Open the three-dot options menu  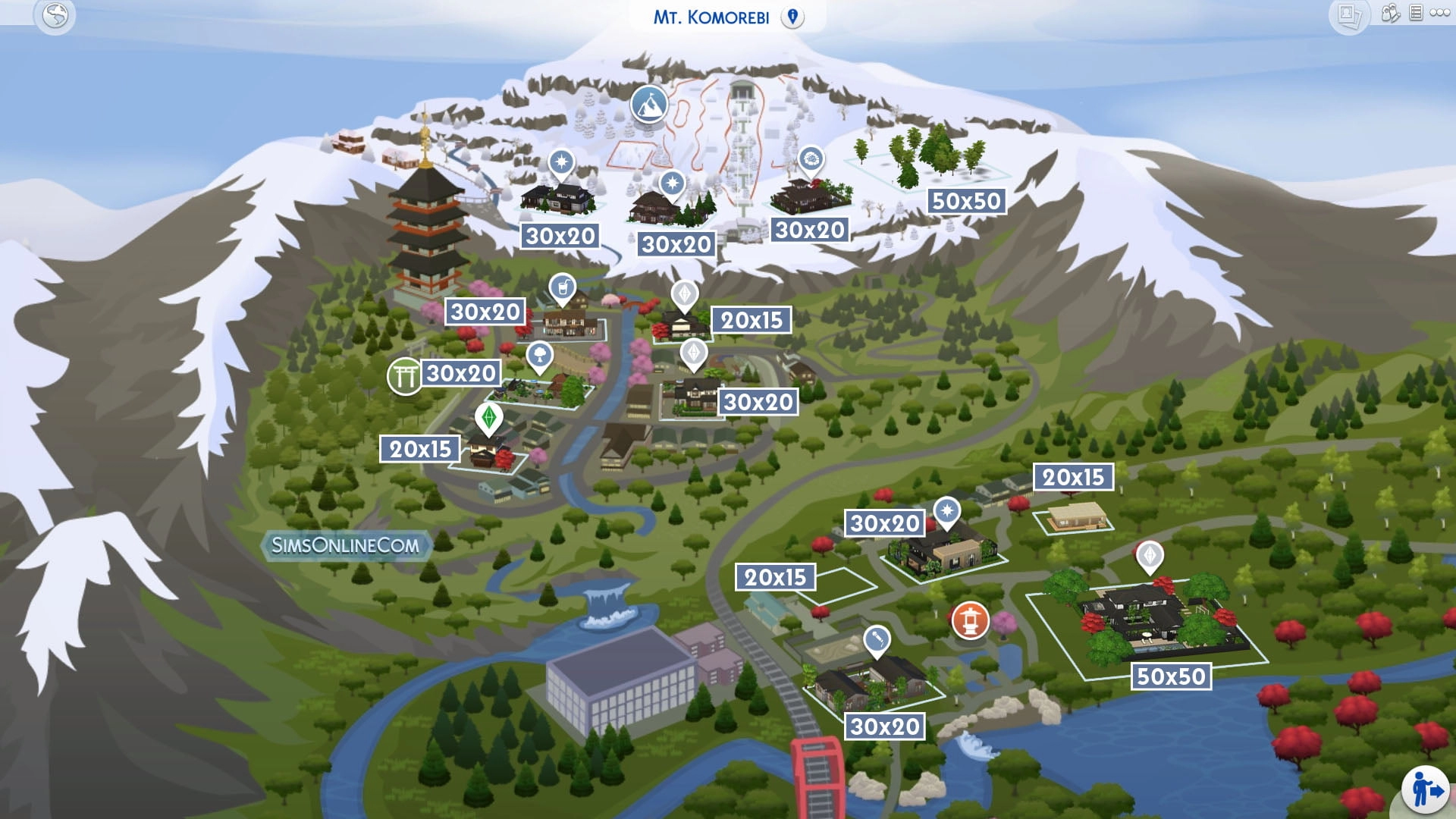point(1440,13)
